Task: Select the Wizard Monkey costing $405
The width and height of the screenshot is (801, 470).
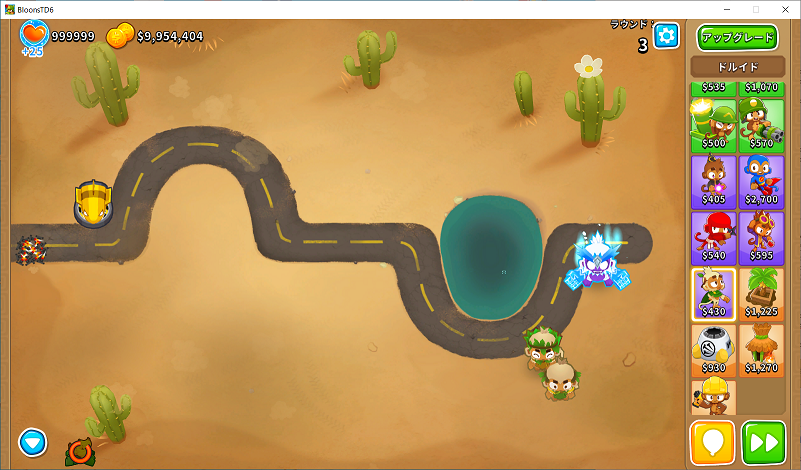Action: point(713,181)
